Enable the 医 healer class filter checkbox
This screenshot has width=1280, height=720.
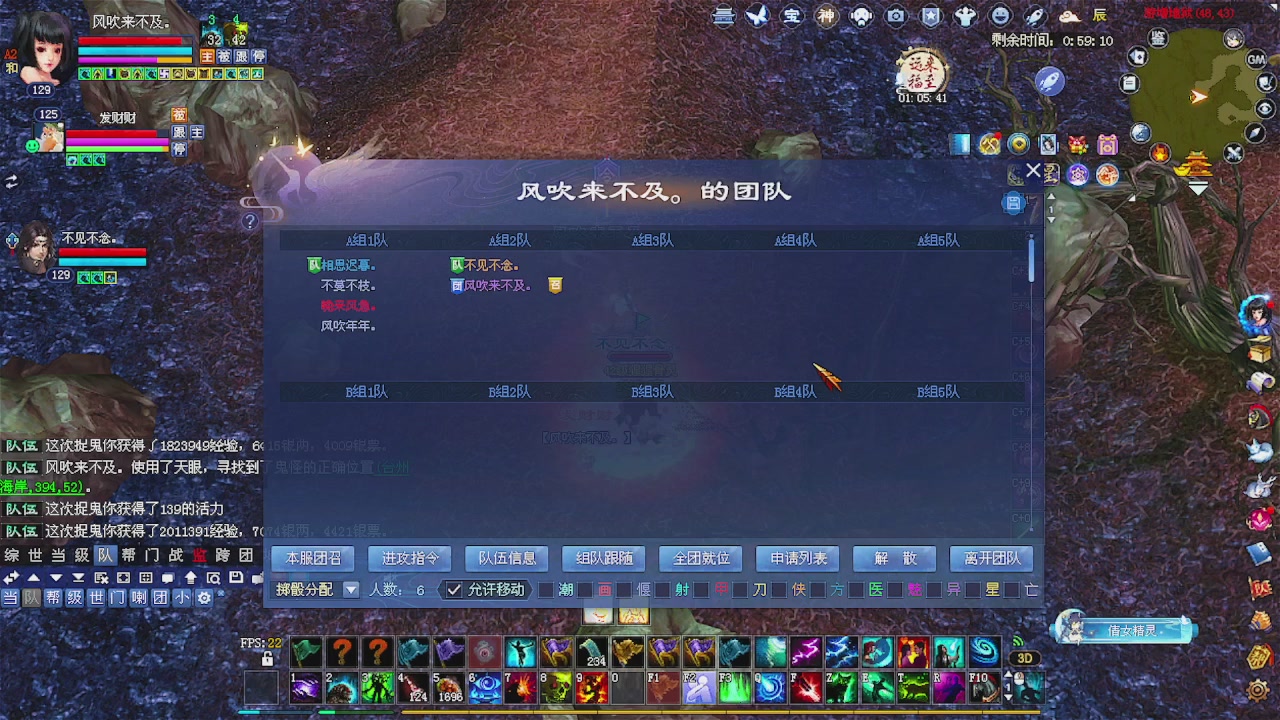[x=858, y=590]
